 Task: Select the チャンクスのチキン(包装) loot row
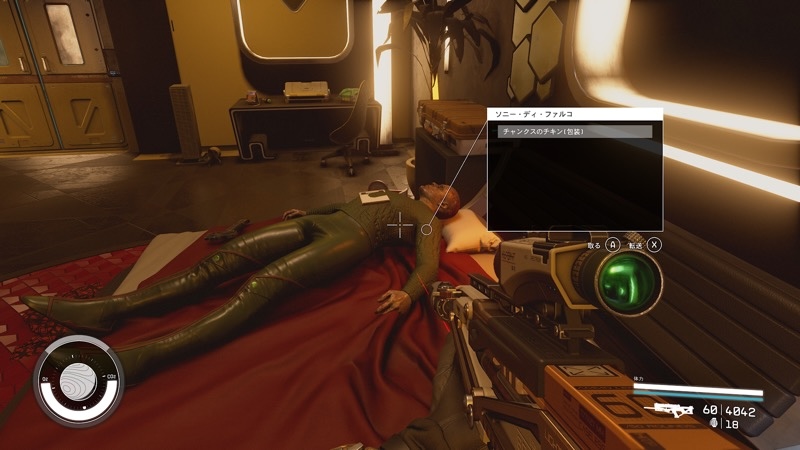point(574,132)
